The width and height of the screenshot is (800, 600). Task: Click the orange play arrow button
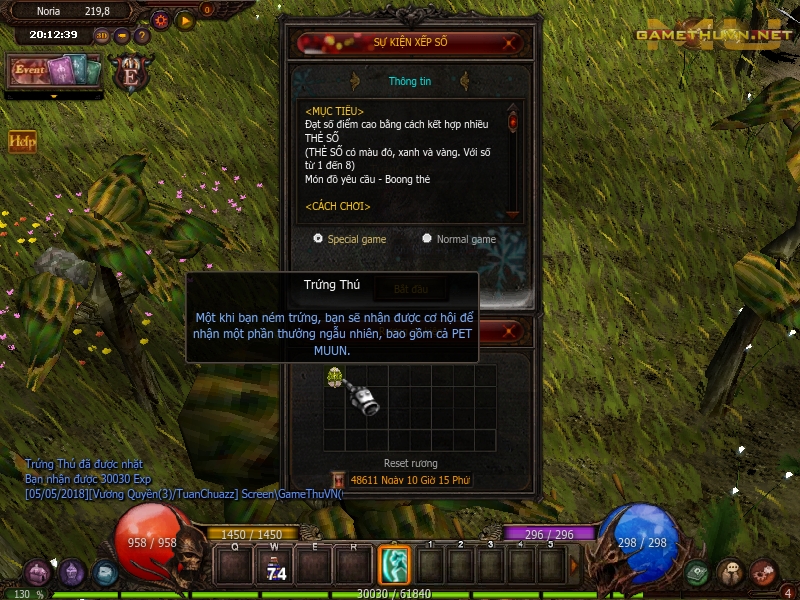tap(185, 20)
